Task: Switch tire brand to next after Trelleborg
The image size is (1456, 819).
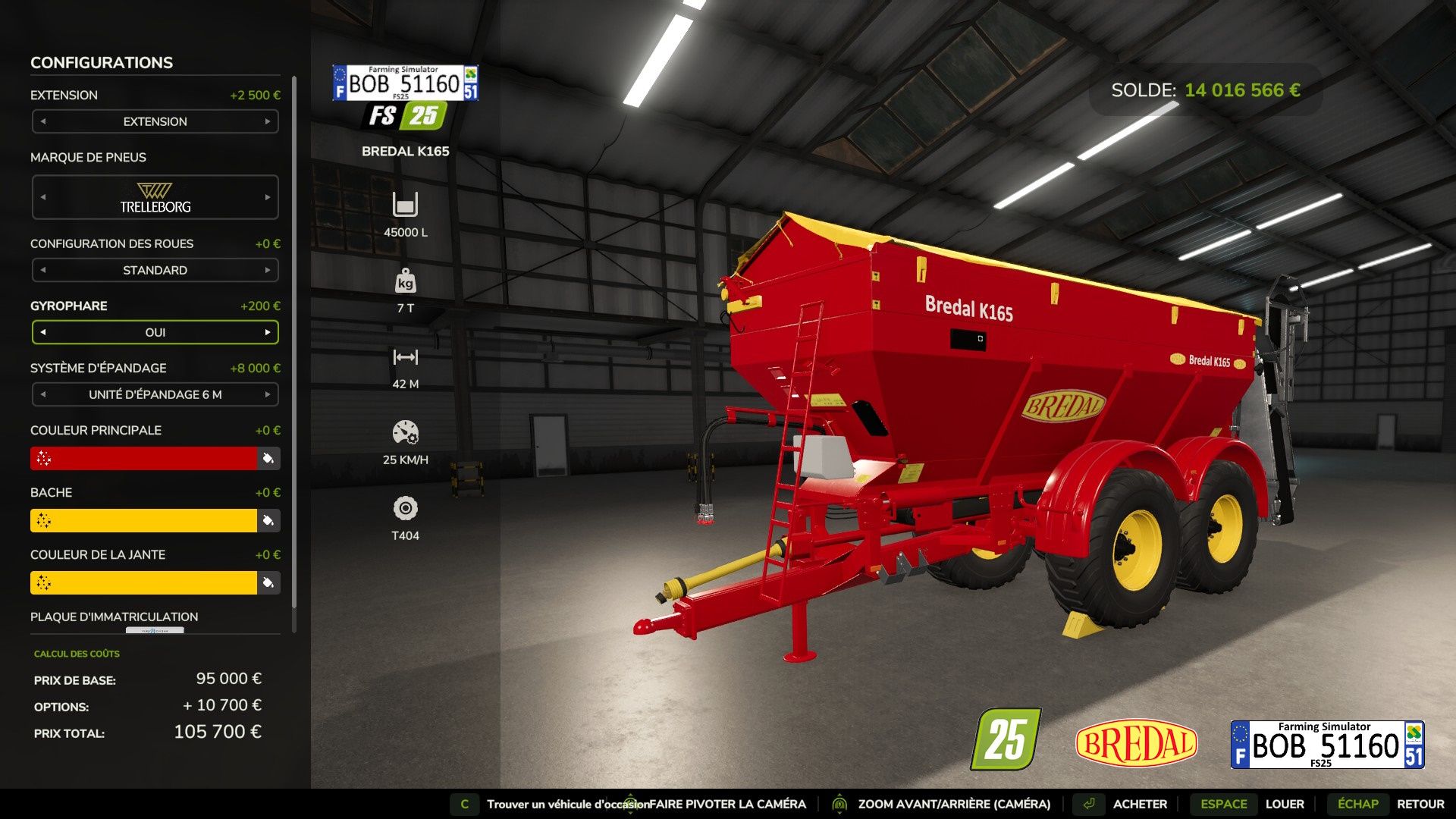Action: (x=268, y=197)
